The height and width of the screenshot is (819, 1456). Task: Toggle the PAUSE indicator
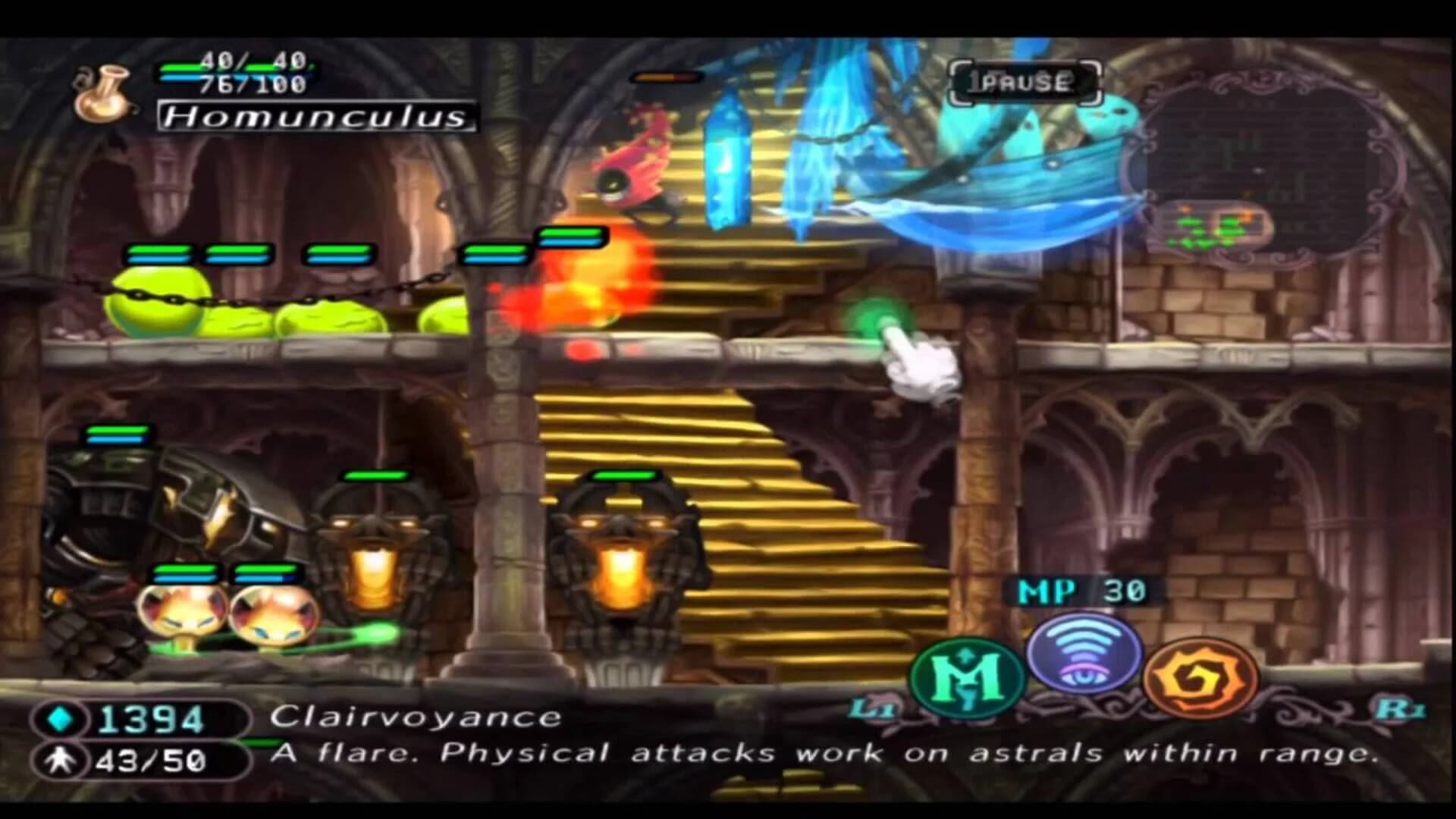pos(1025,81)
